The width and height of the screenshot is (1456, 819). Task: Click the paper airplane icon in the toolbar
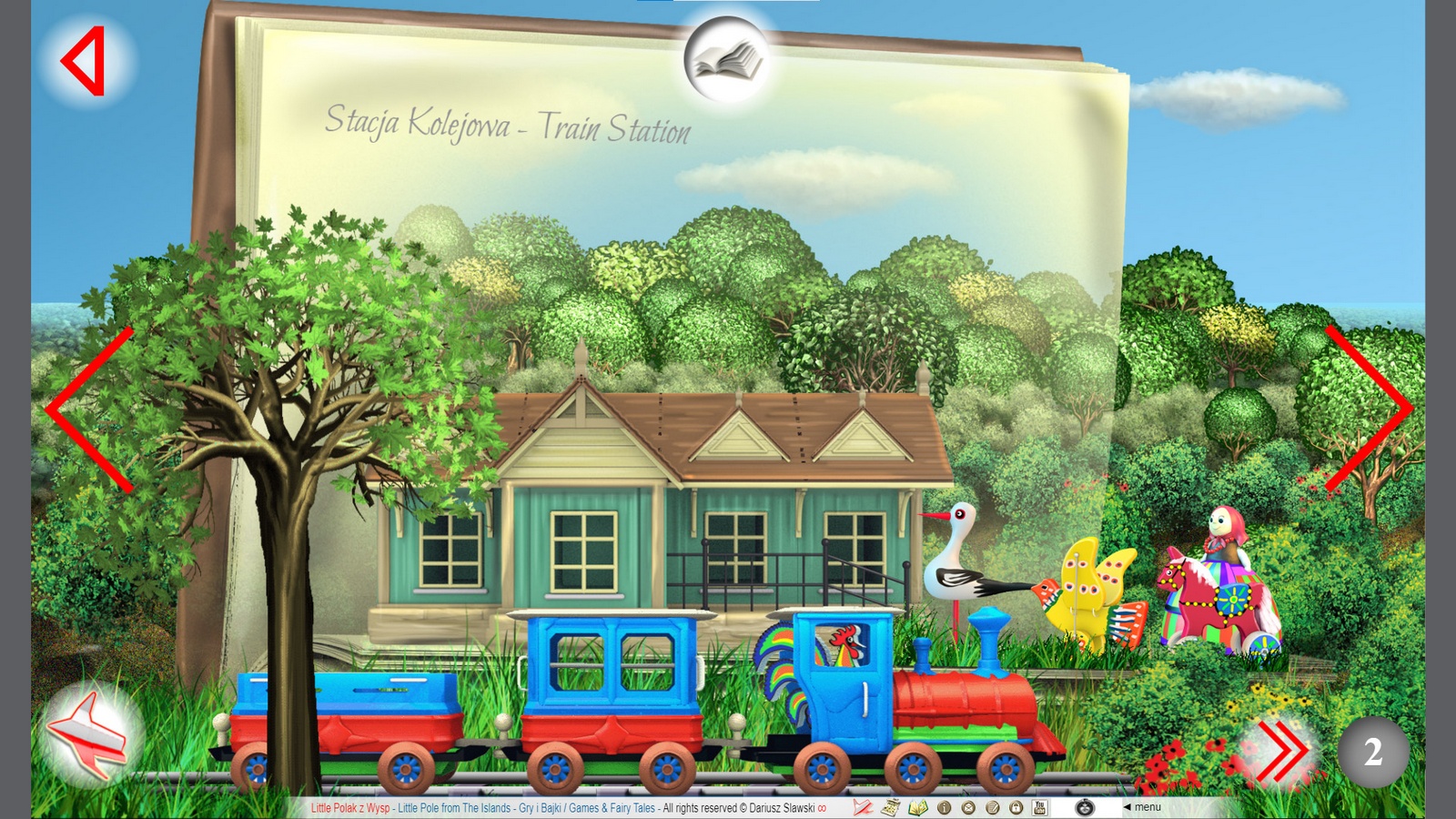pyautogui.click(x=863, y=807)
